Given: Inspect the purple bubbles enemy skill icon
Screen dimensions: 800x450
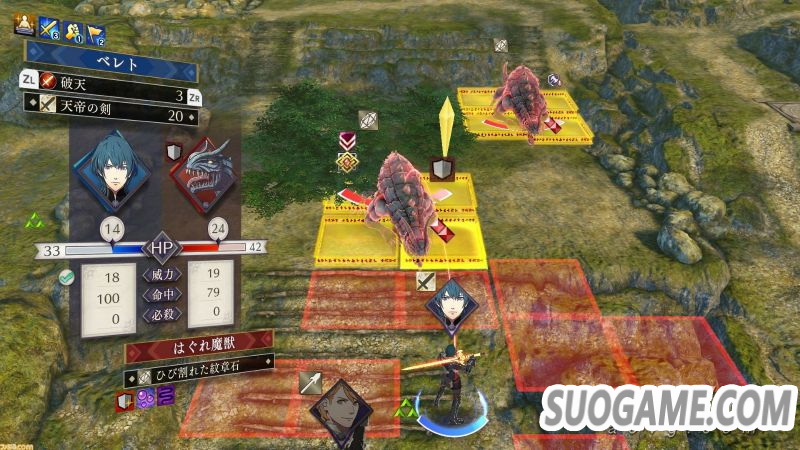Looking at the screenshot, I should point(145,400).
